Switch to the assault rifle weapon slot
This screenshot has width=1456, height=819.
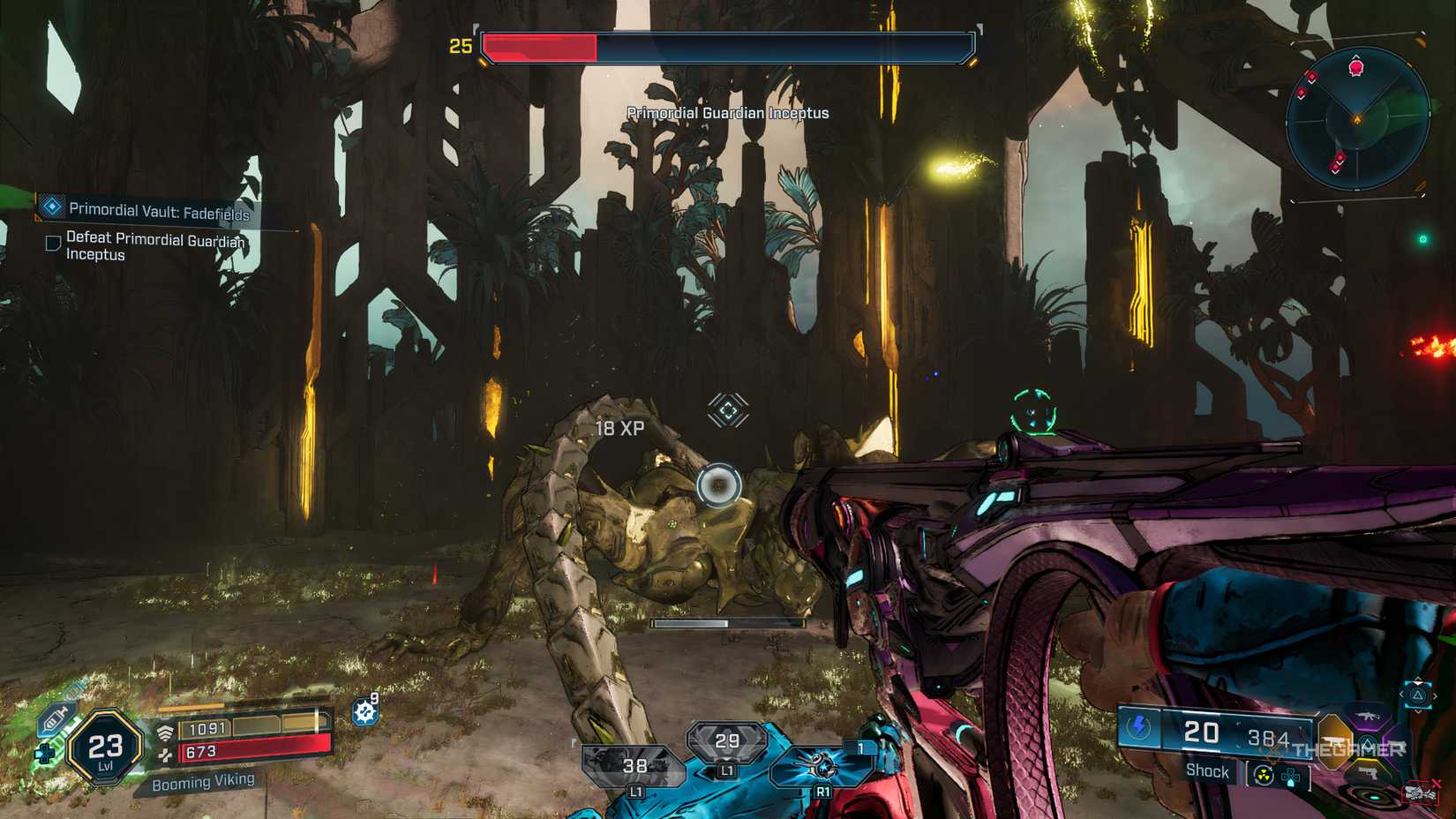point(1368,717)
